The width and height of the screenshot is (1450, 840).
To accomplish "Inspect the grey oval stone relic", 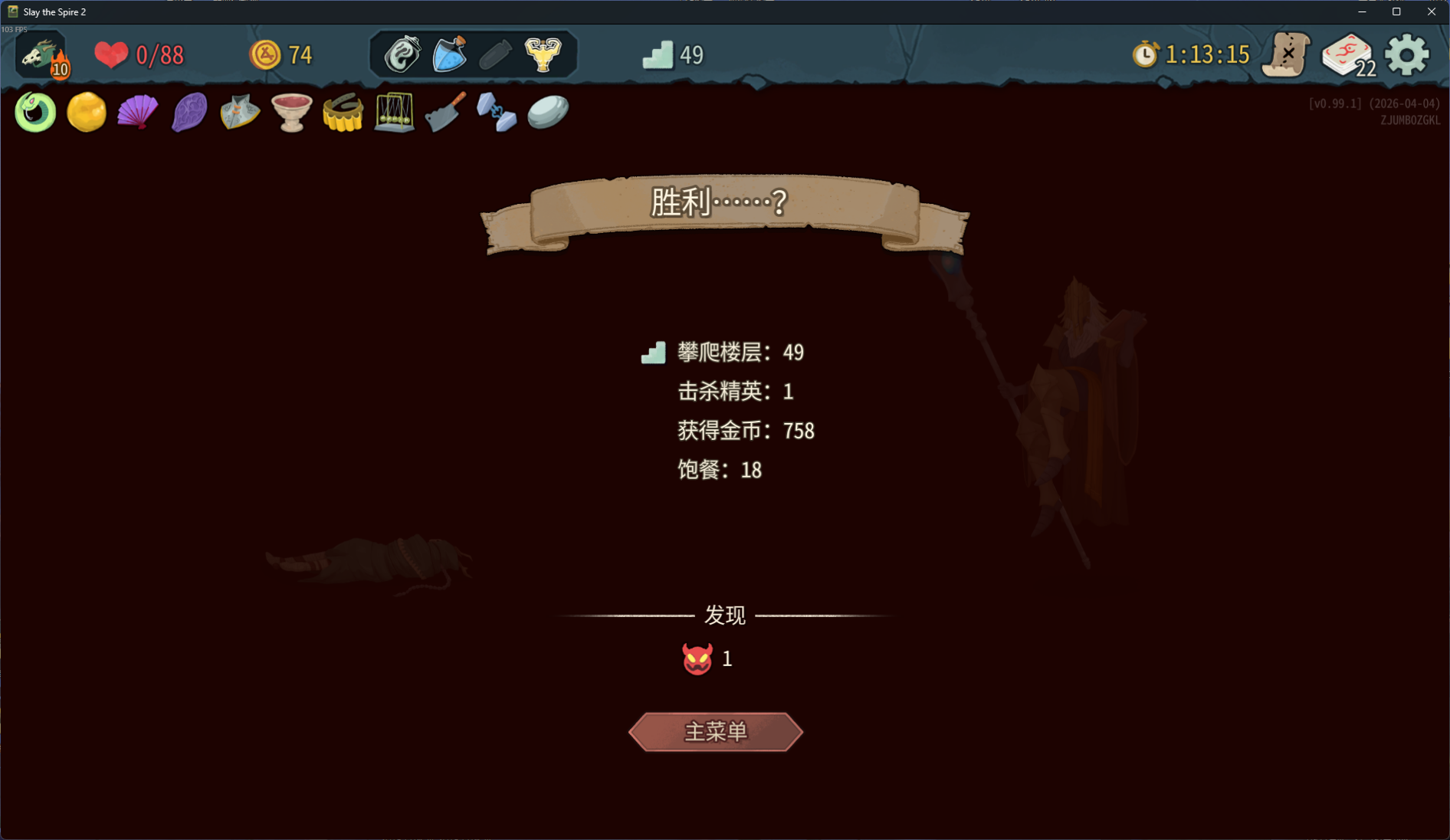I will coord(548,113).
